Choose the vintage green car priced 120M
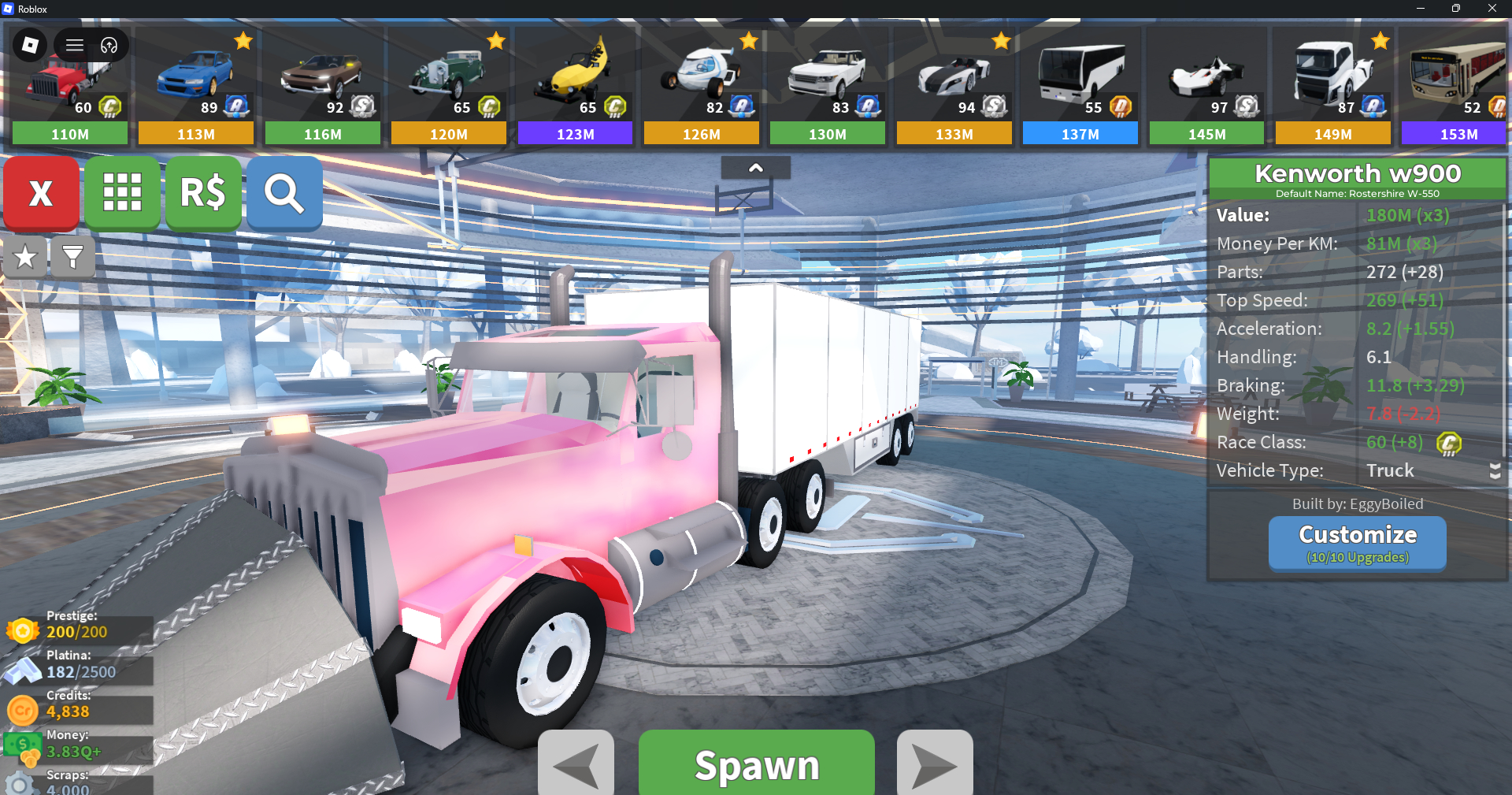Viewport: 1512px width, 795px height. click(449, 87)
